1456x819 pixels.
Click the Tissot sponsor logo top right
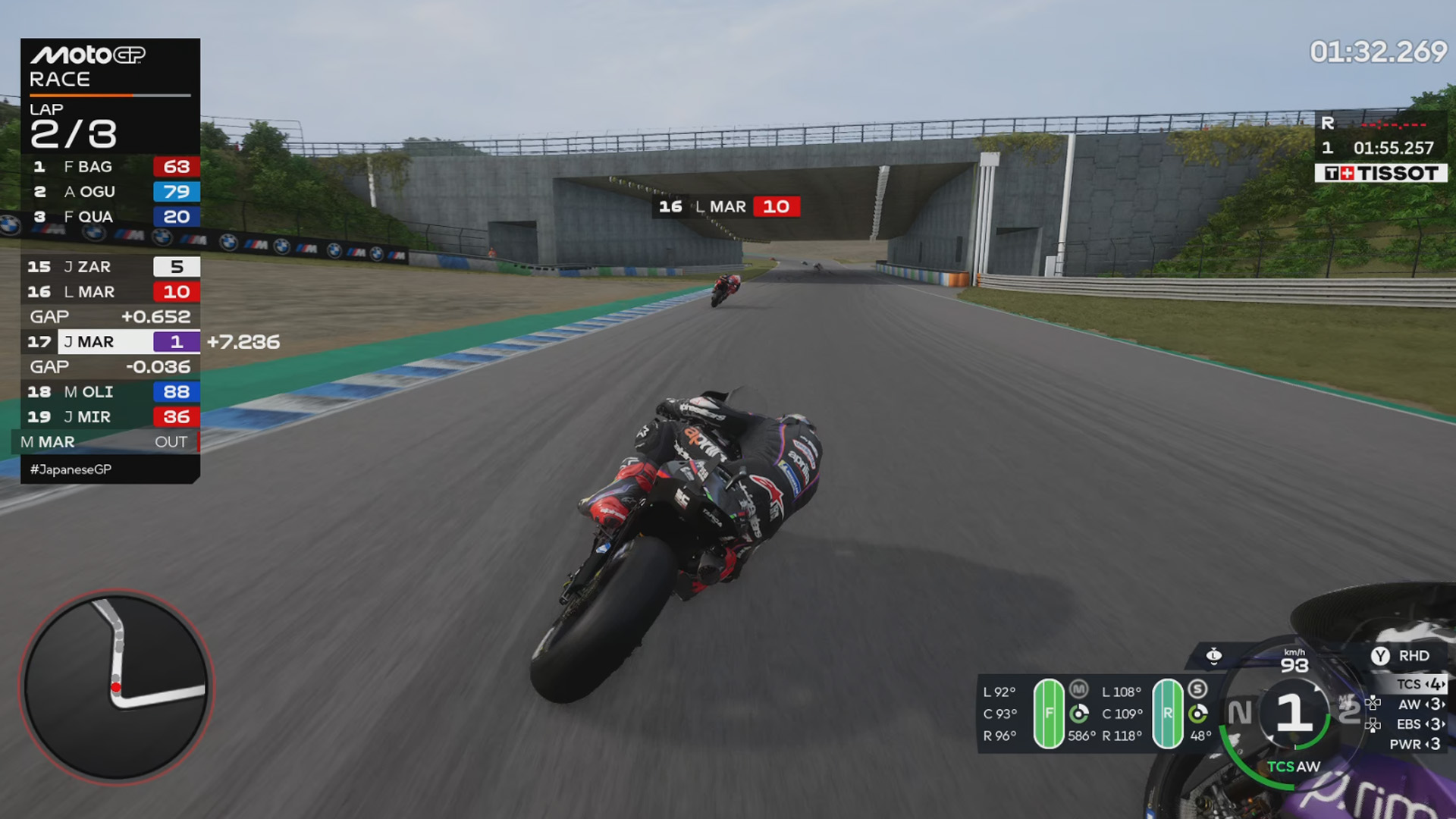point(1382,173)
